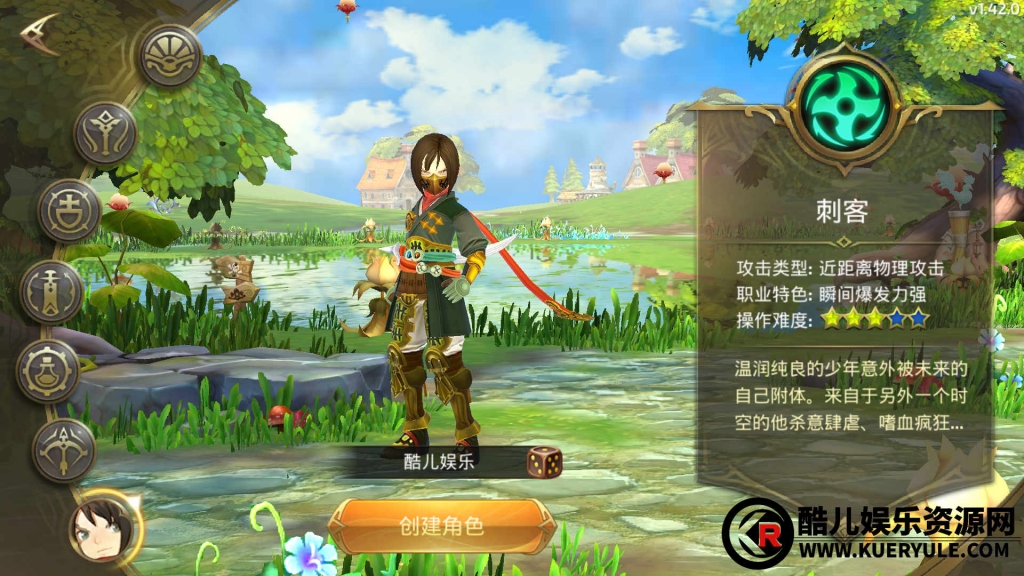Select the bow and arrow class icon
The image size is (1024, 576).
(63, 450)
